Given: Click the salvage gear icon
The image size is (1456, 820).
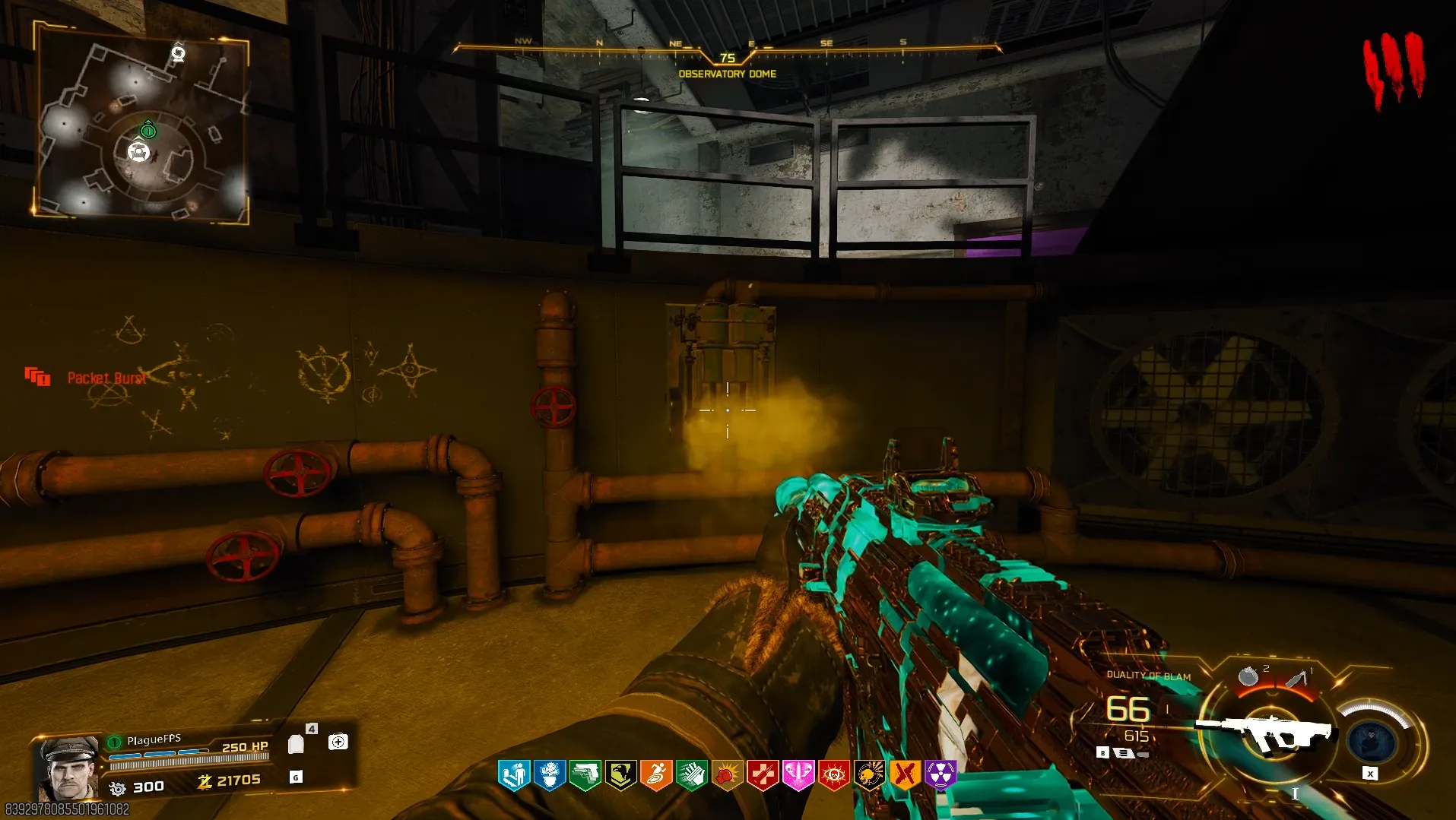Looking at the screenshot, I should [x=117, y=788].
